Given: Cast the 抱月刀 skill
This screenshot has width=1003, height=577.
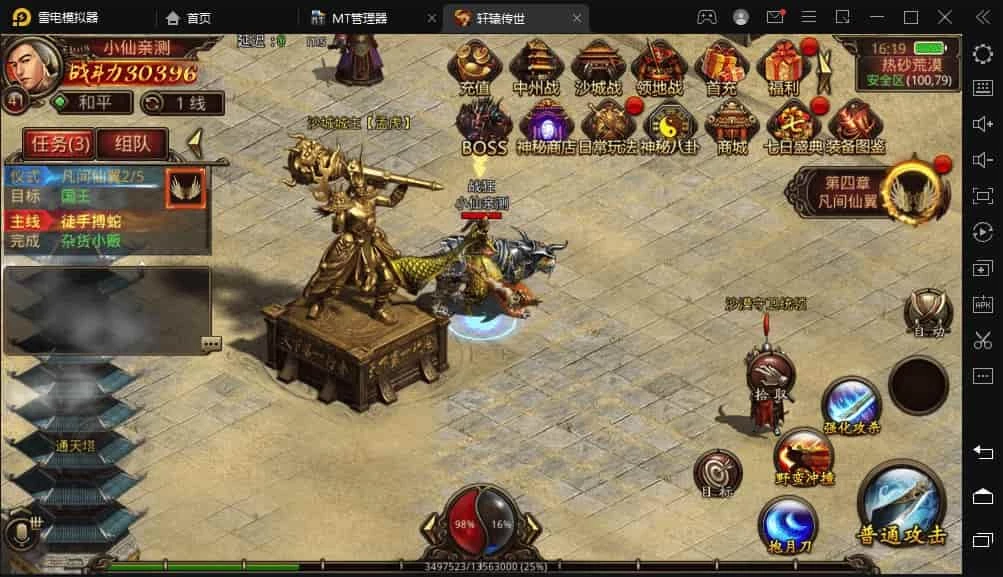Looking at the screenshot, I should click(x=788, y=527).
